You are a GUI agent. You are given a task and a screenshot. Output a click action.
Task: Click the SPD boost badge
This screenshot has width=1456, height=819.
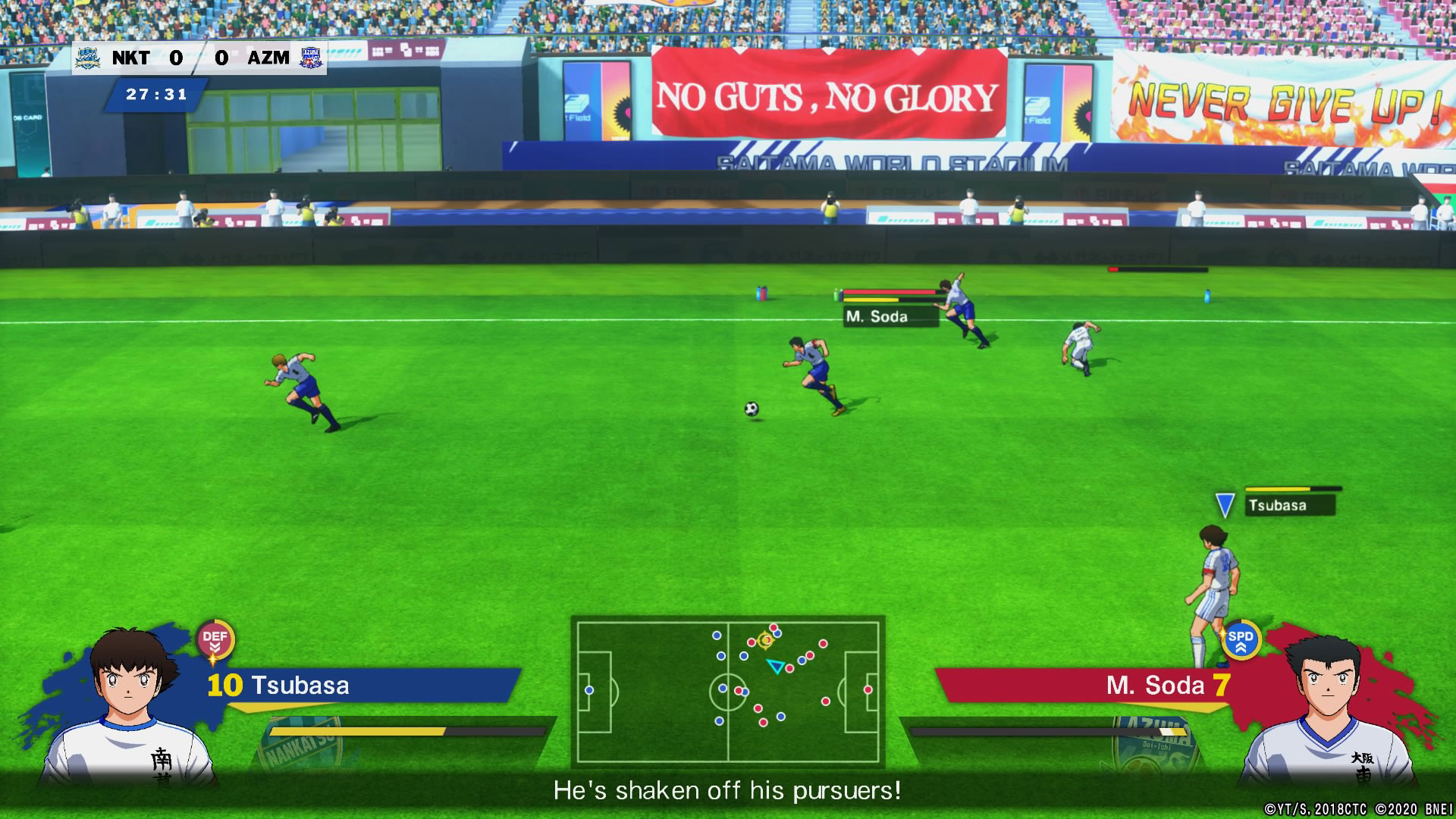pyautogui.click(x=1241, y=640)
